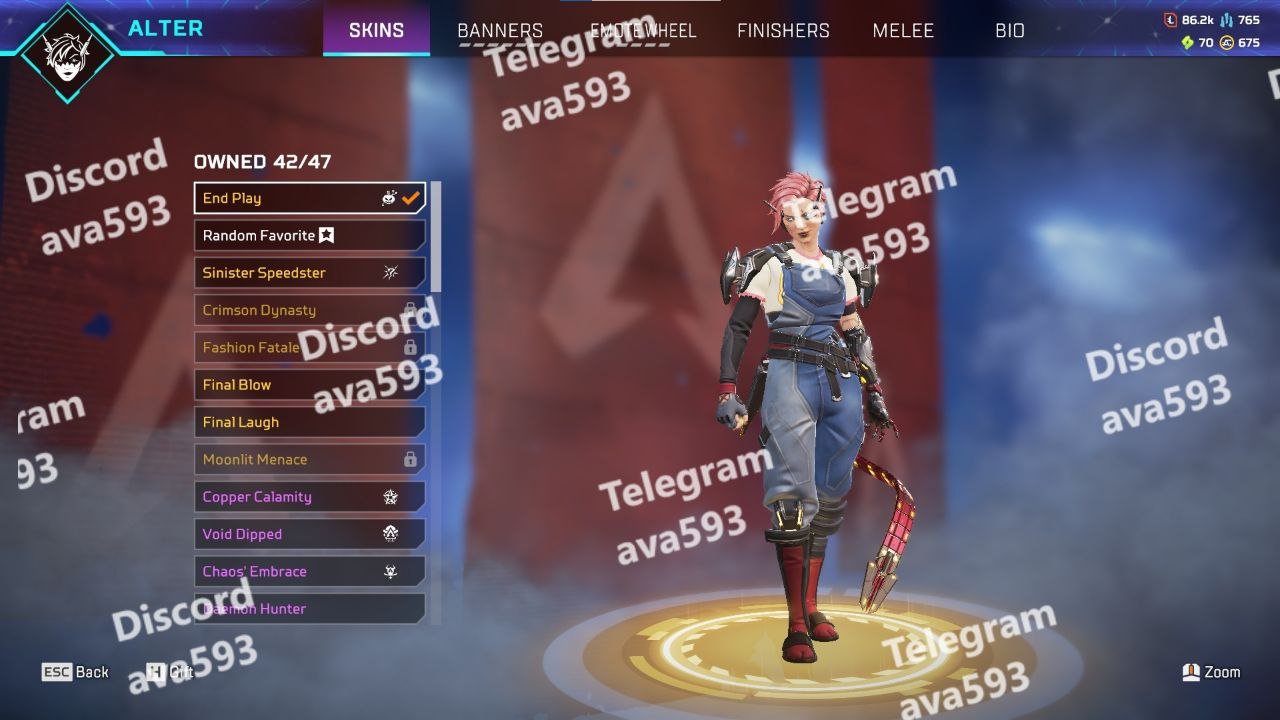Pick the Daemon Hunter skin
The width and height of the screenshot is (1280, 720).
(x=309, y=608)
